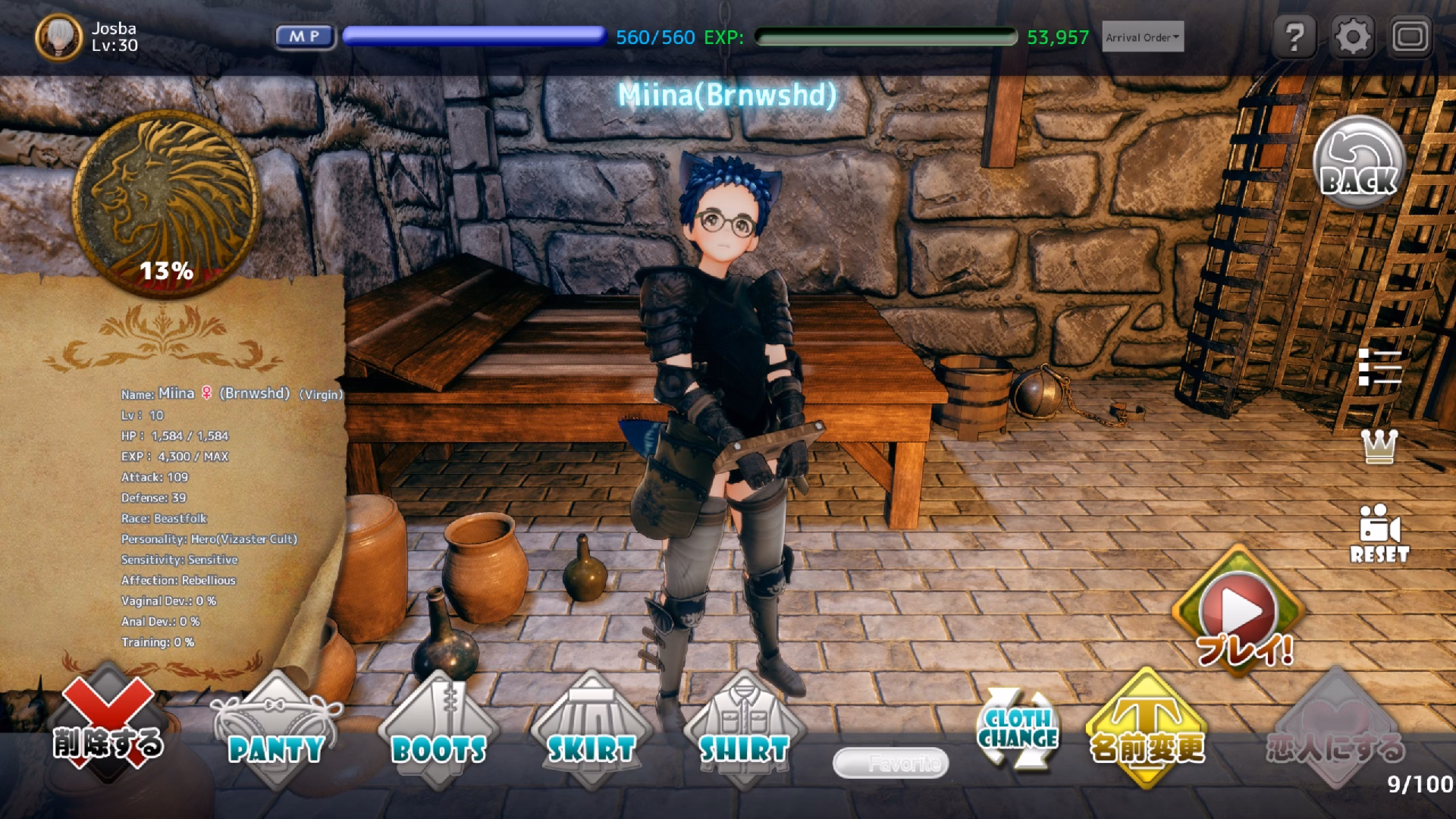
Task: Click the red X delete (削除する) button
Action: pos(107,725)
